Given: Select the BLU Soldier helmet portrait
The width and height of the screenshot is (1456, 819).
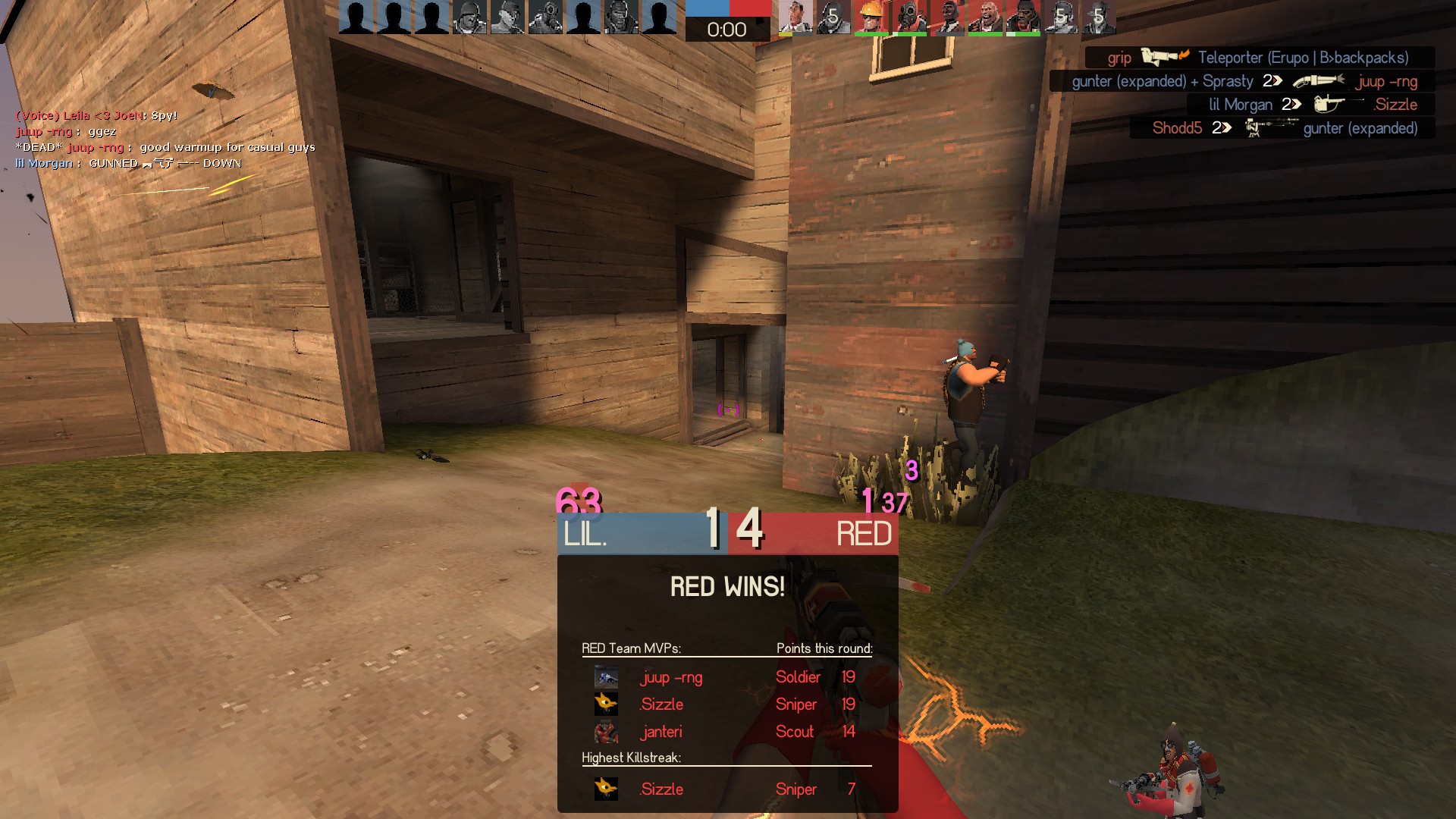Looking at the screenshot, I should (469, 17).
